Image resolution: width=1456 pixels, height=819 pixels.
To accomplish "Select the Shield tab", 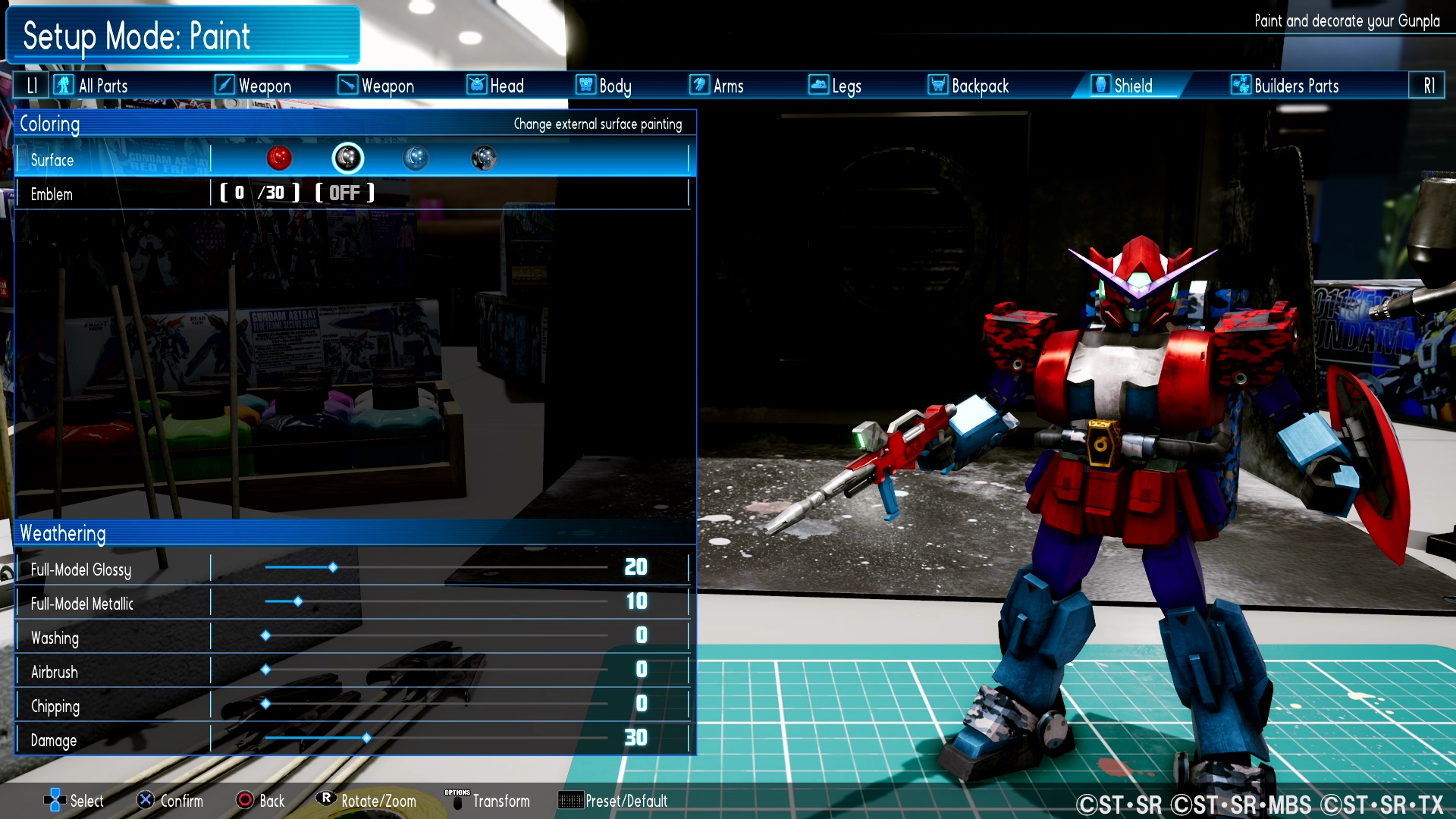I will coord(1123,86).
